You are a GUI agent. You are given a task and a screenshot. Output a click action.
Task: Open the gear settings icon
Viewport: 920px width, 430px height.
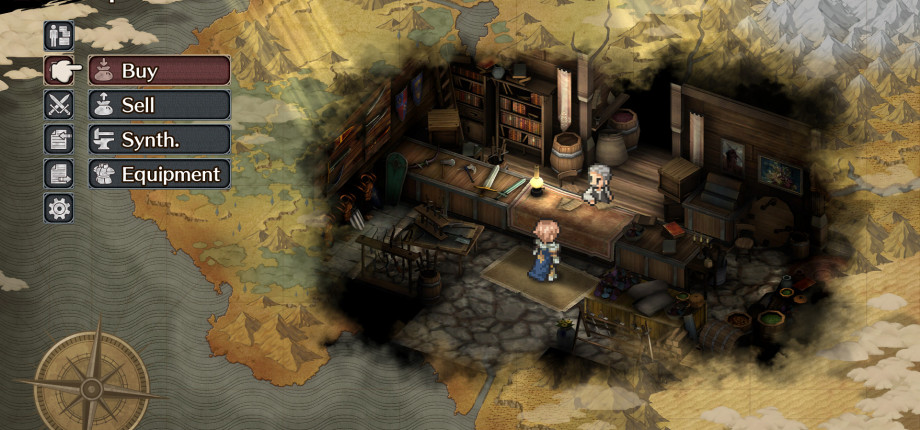tap(59, 208)
